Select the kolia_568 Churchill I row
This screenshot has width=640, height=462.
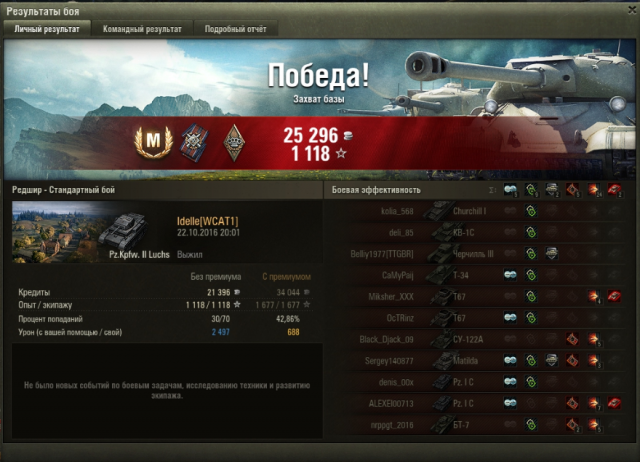(480, 211)
